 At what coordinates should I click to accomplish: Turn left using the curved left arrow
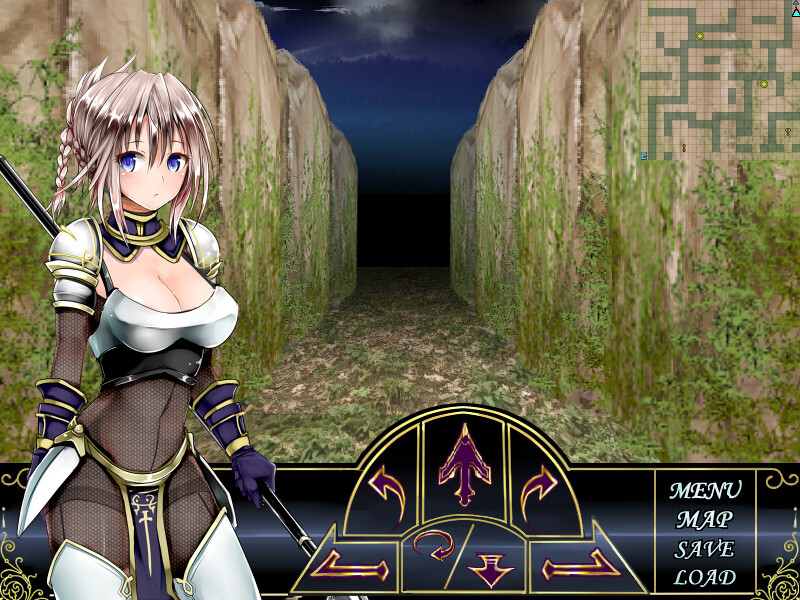(384, 491)
